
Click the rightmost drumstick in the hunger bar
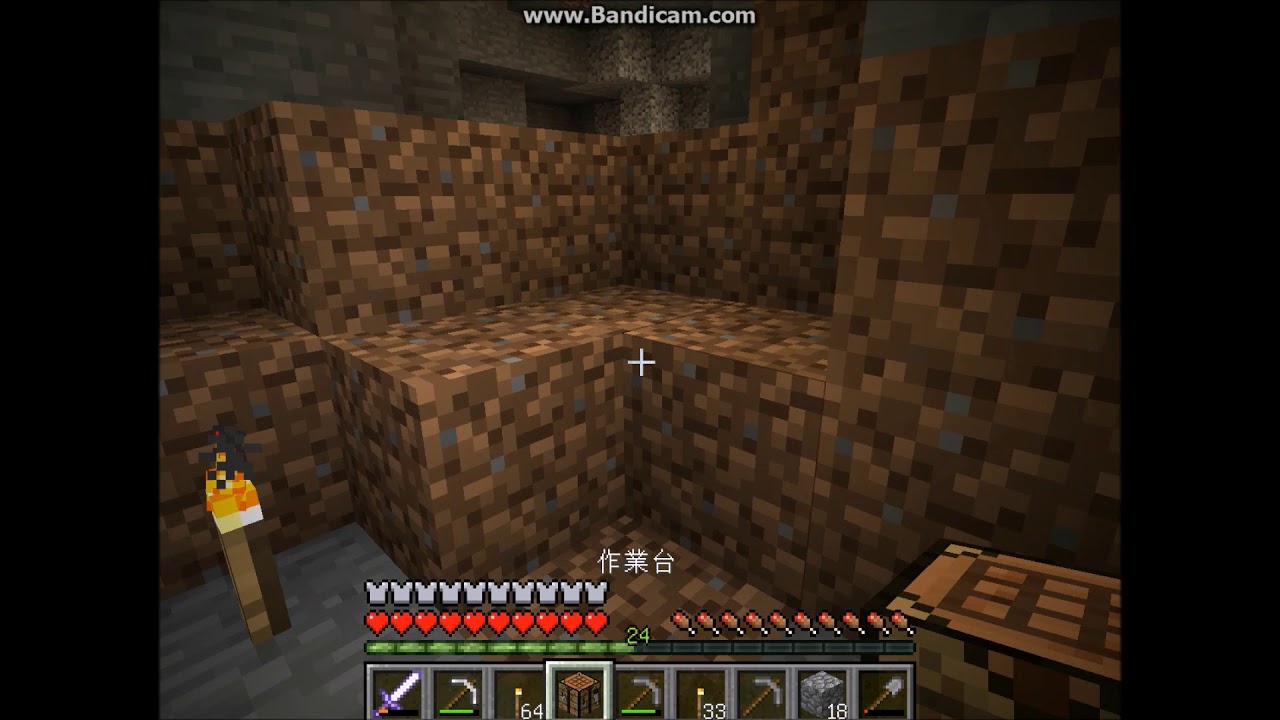pyautogui.click(x=898, y=621)
